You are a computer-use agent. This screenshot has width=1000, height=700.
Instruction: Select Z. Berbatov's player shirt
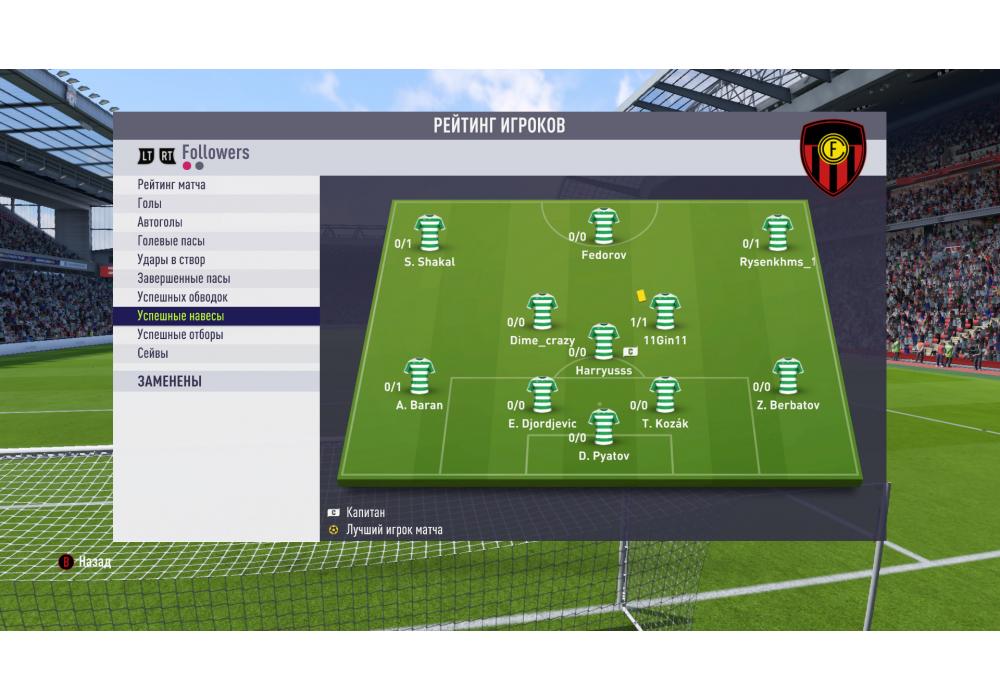788,376
